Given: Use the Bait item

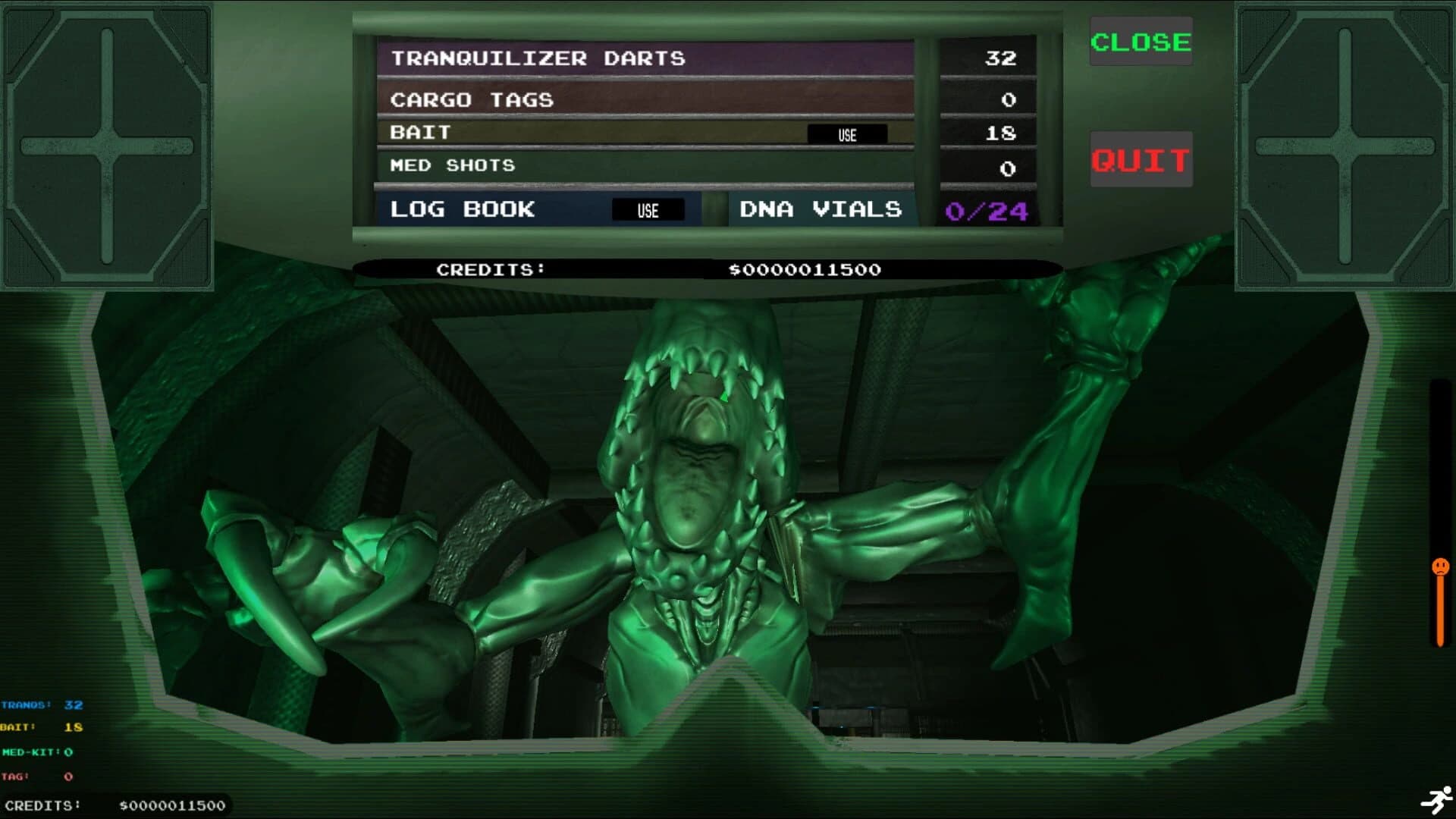Looking at the screenshot, I should (x=847, y=135).
